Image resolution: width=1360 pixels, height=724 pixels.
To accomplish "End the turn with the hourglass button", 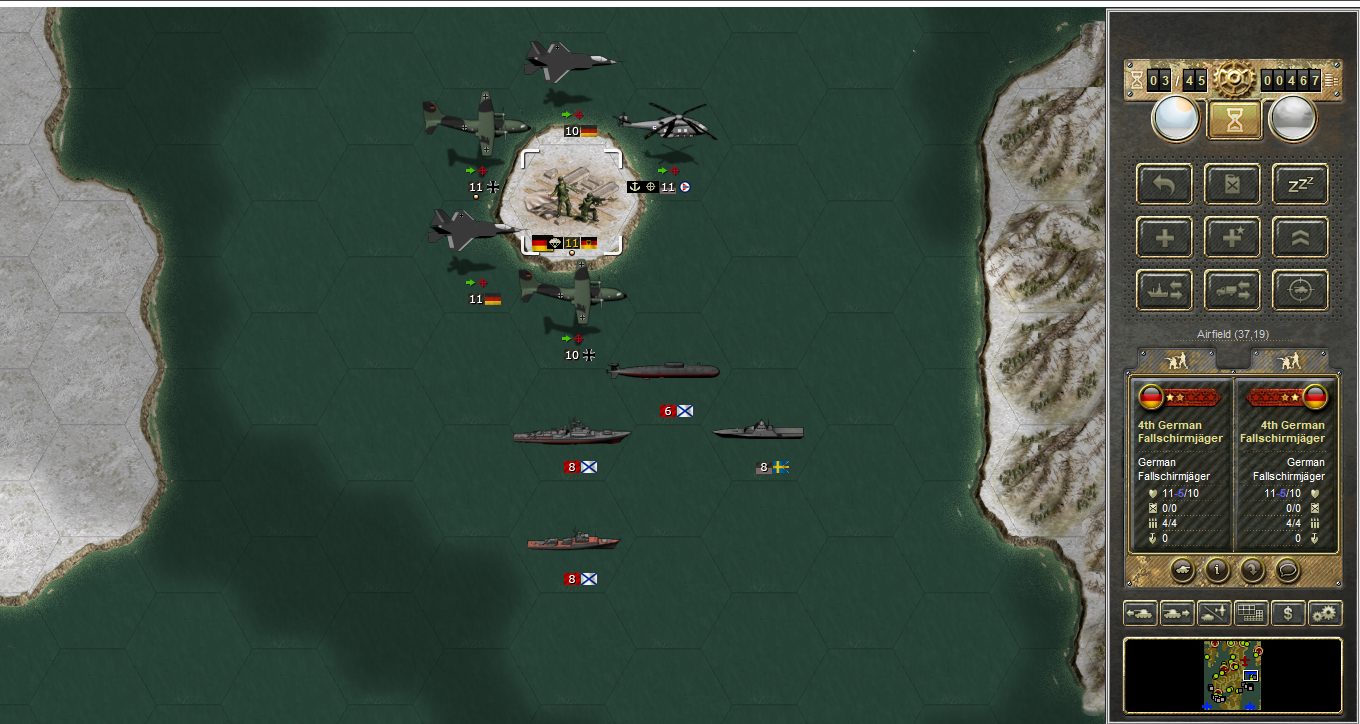I will (x=1232, y=120).
